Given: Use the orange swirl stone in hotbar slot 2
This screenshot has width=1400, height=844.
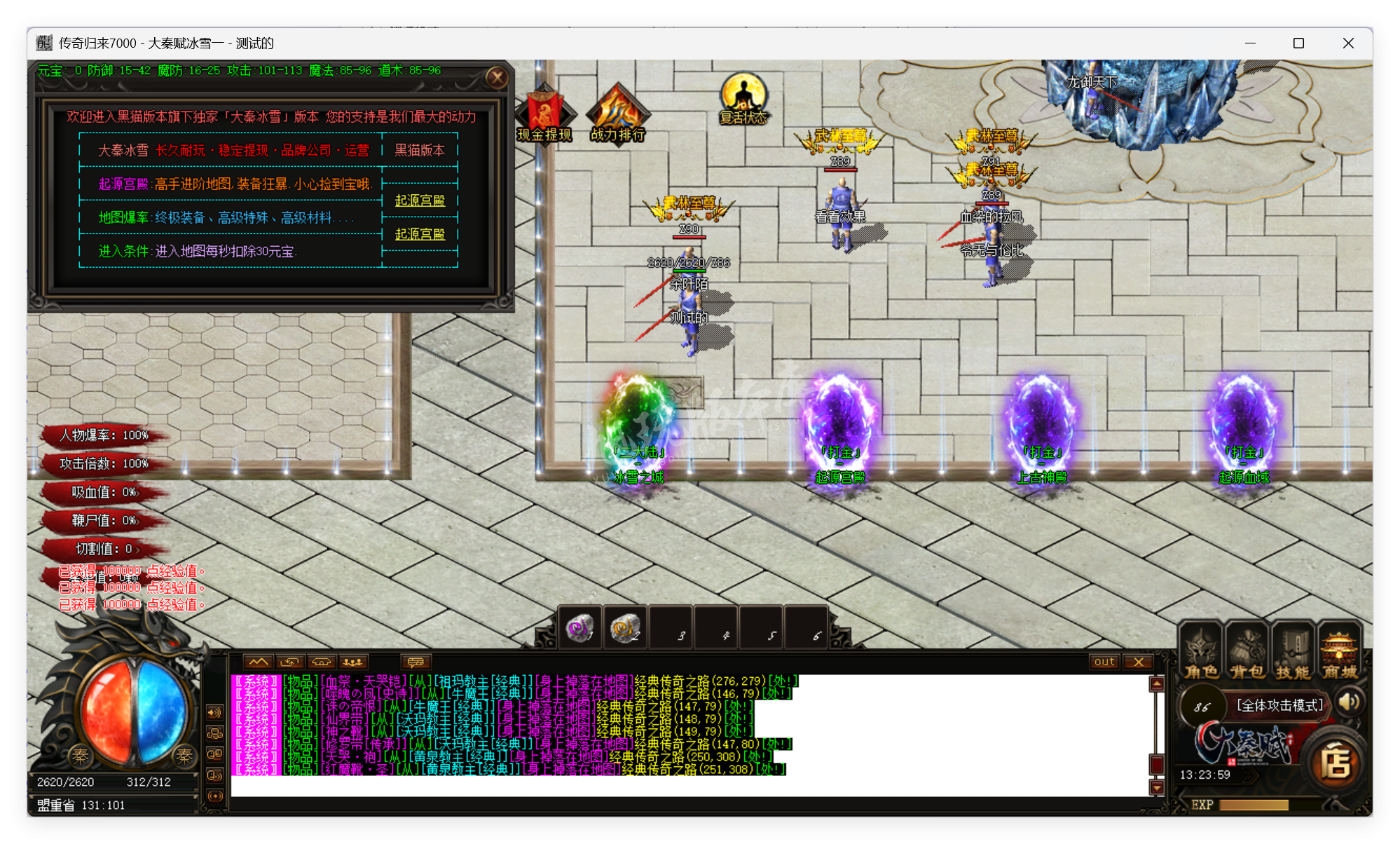Looking at the screenshot, I should [625, 628].
